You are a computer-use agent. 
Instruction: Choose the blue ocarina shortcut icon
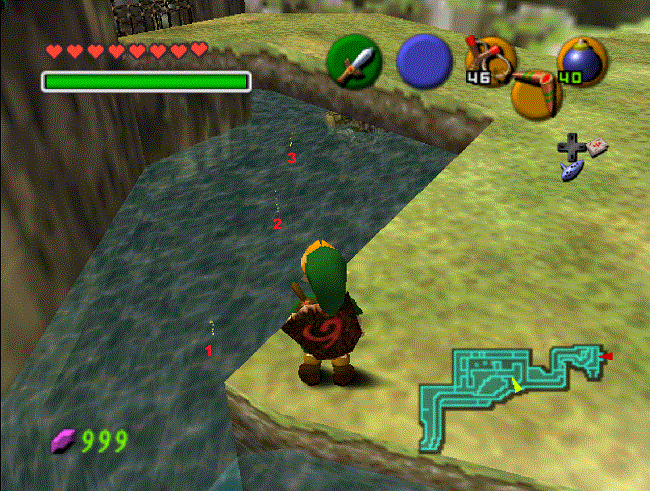pos(571,170)
